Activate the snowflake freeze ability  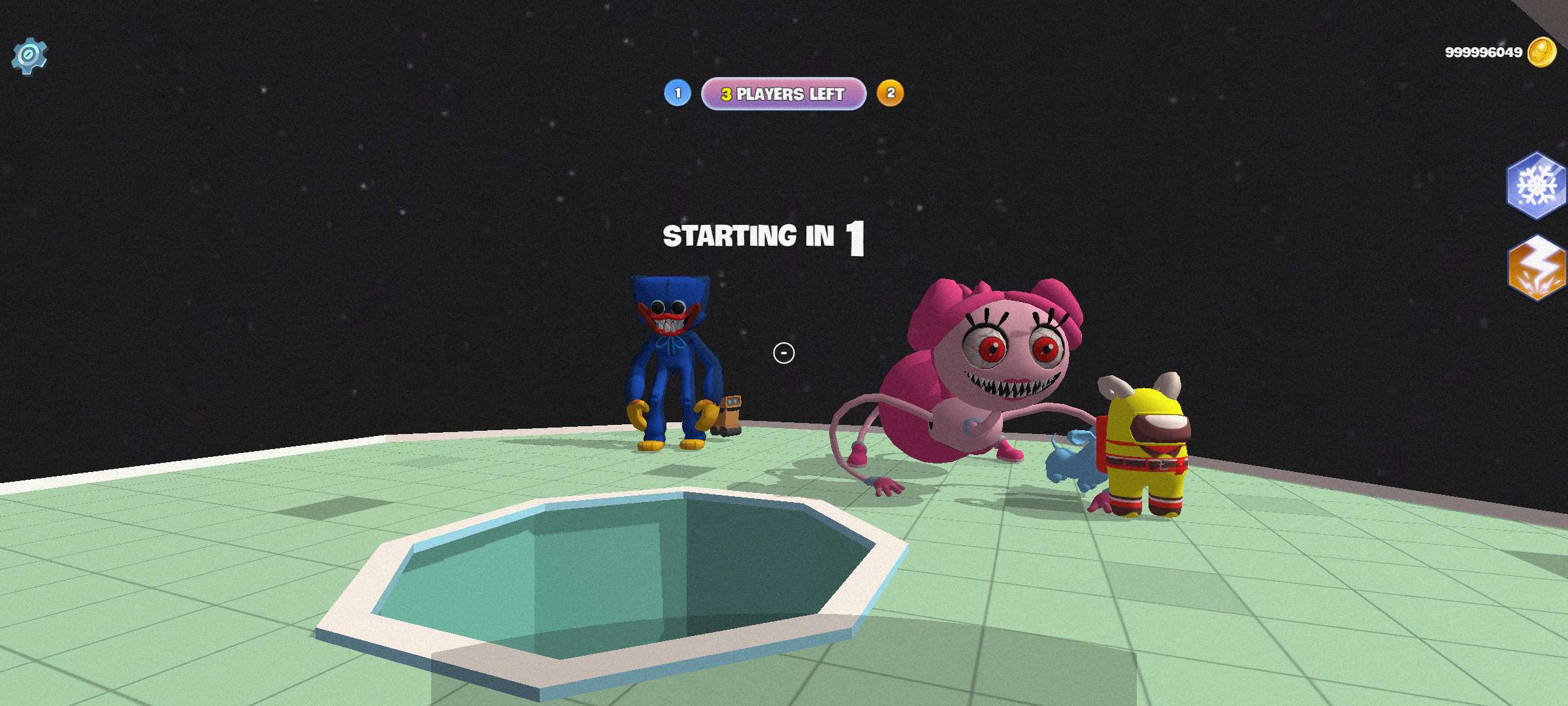pyautogui.click(x=1536, y=186)
